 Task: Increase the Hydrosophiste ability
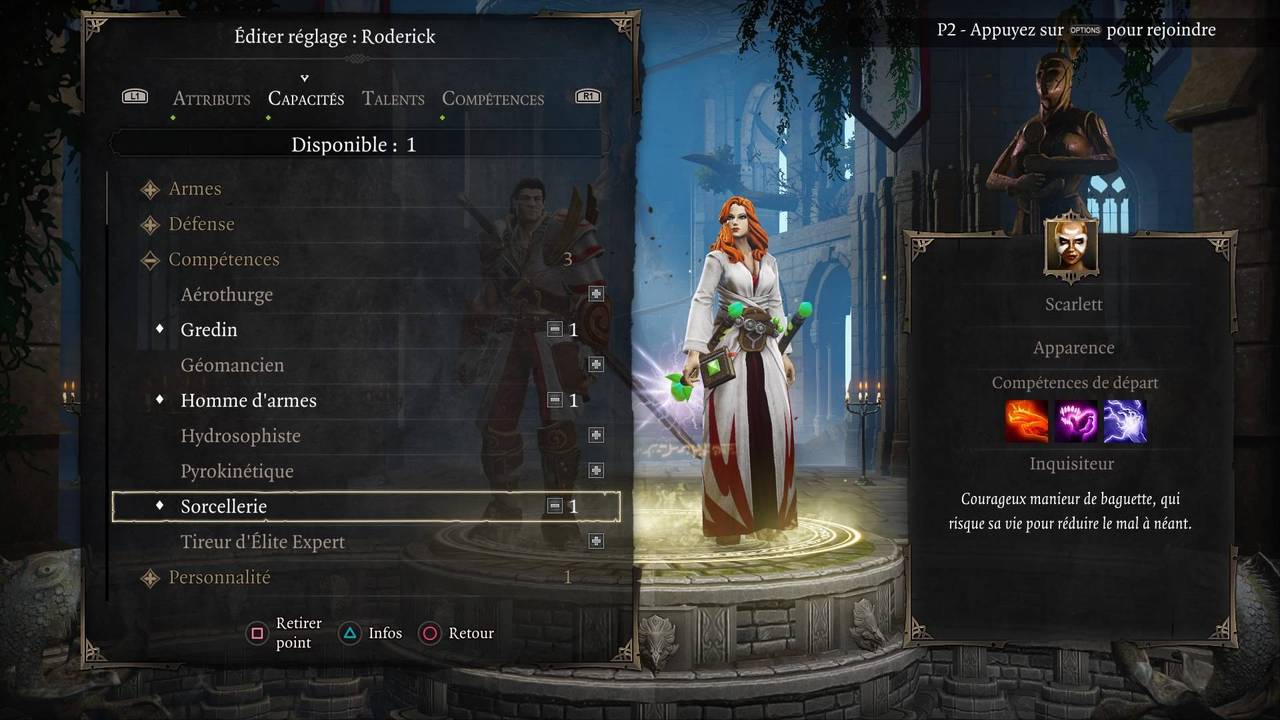[x=596, y=435]
